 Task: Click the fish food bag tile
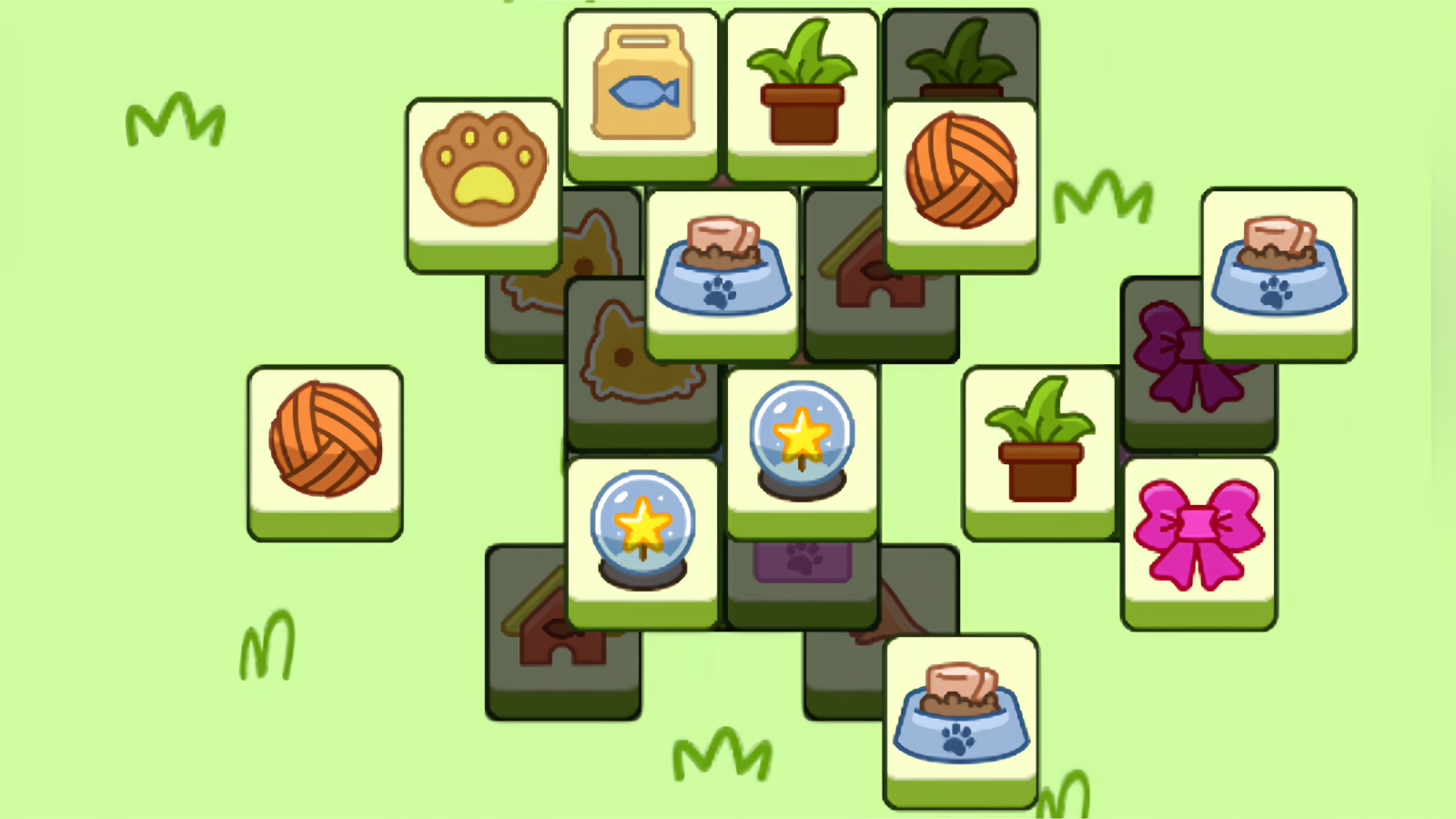coord(642,86)
